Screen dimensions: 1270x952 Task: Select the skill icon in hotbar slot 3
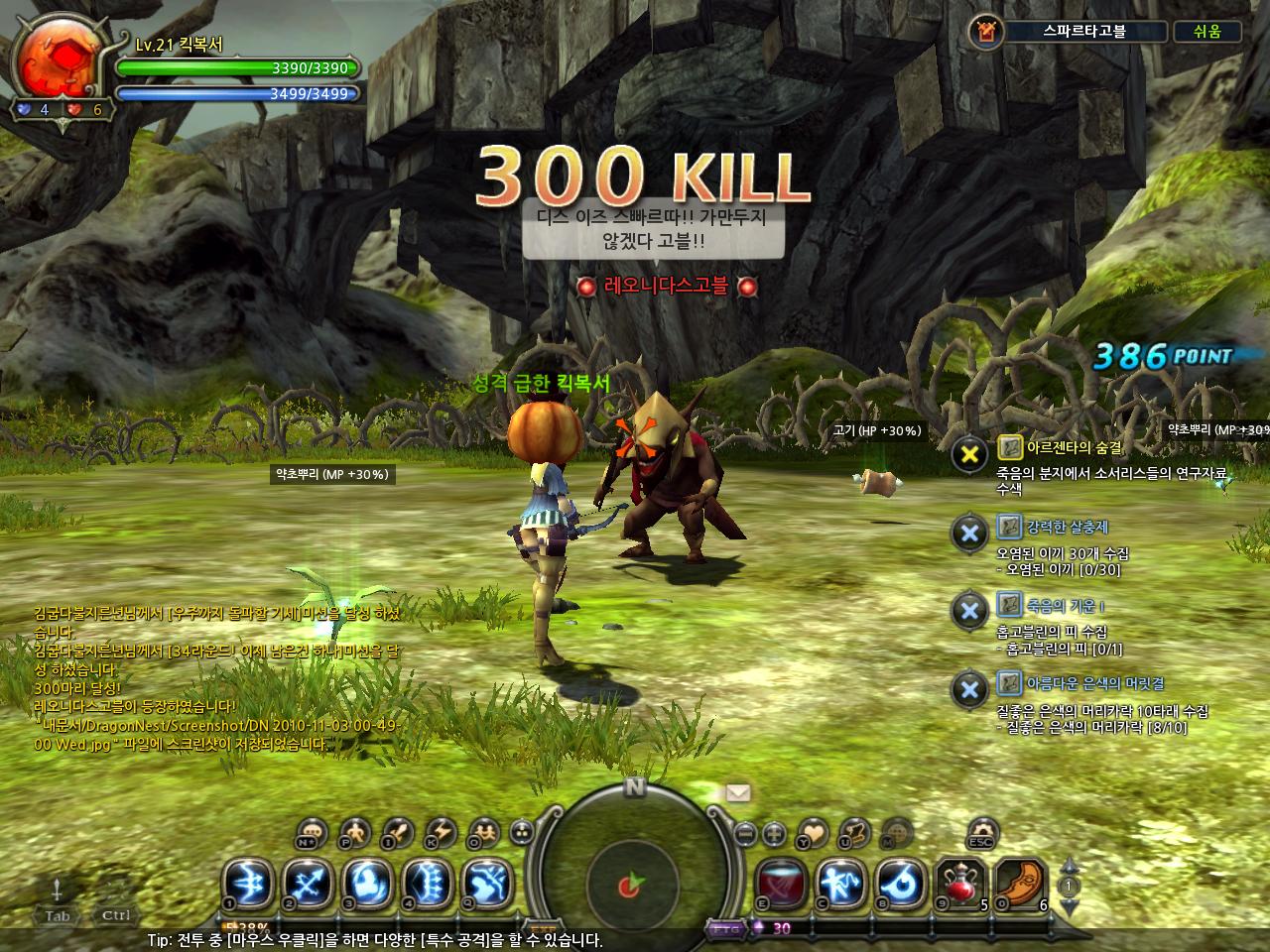click(367, 884)
